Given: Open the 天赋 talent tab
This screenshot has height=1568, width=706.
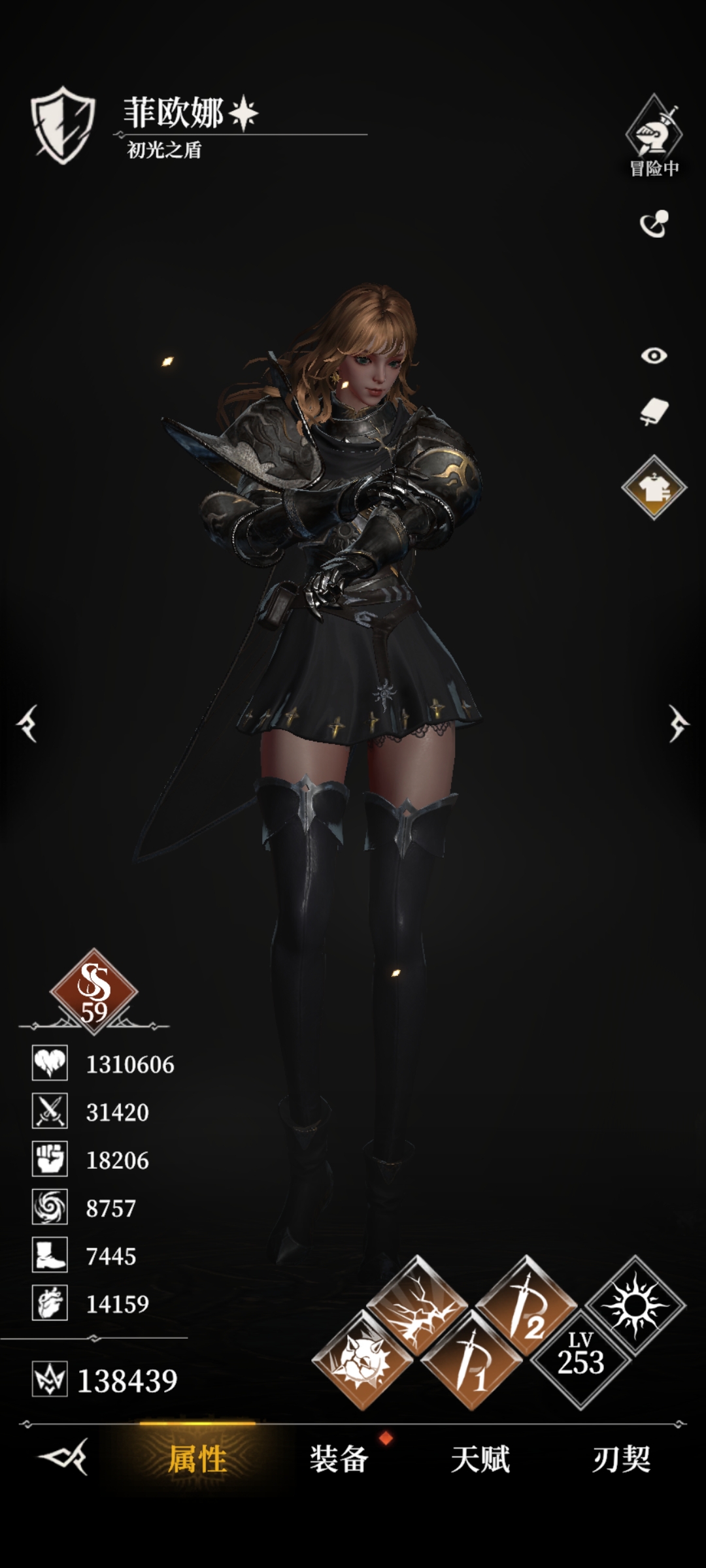Looking at the screenshot, I should pos(480,1459).
